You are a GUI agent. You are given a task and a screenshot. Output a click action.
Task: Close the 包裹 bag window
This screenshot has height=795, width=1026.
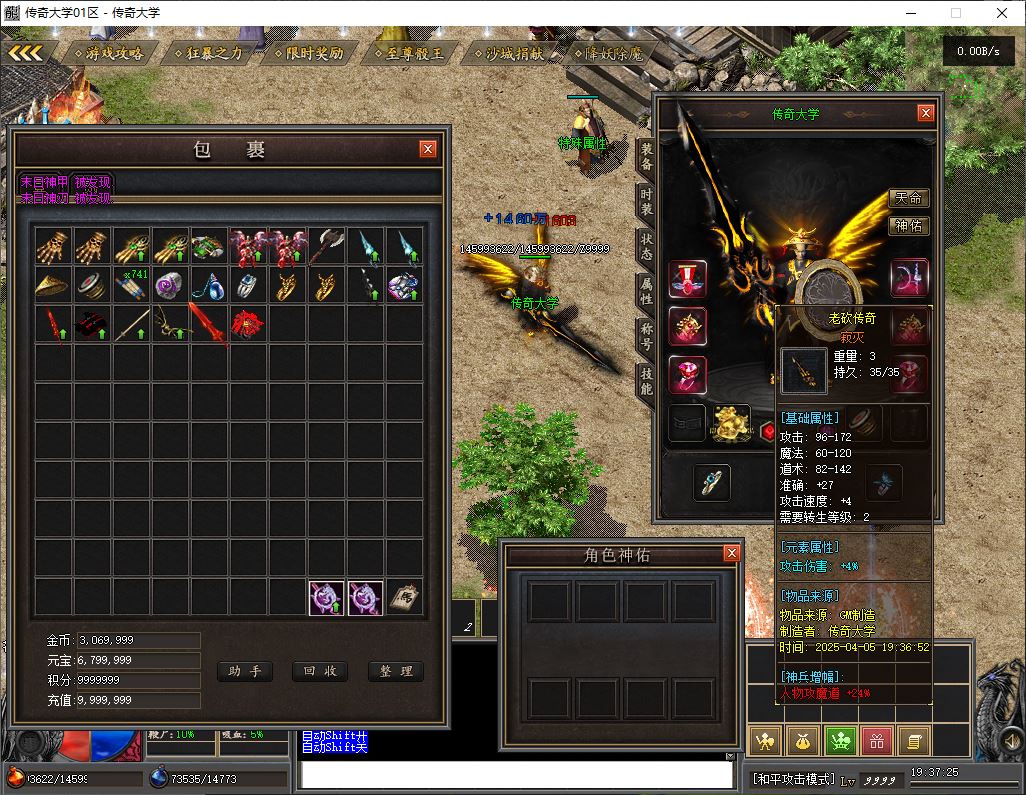(x=428, y=149)
